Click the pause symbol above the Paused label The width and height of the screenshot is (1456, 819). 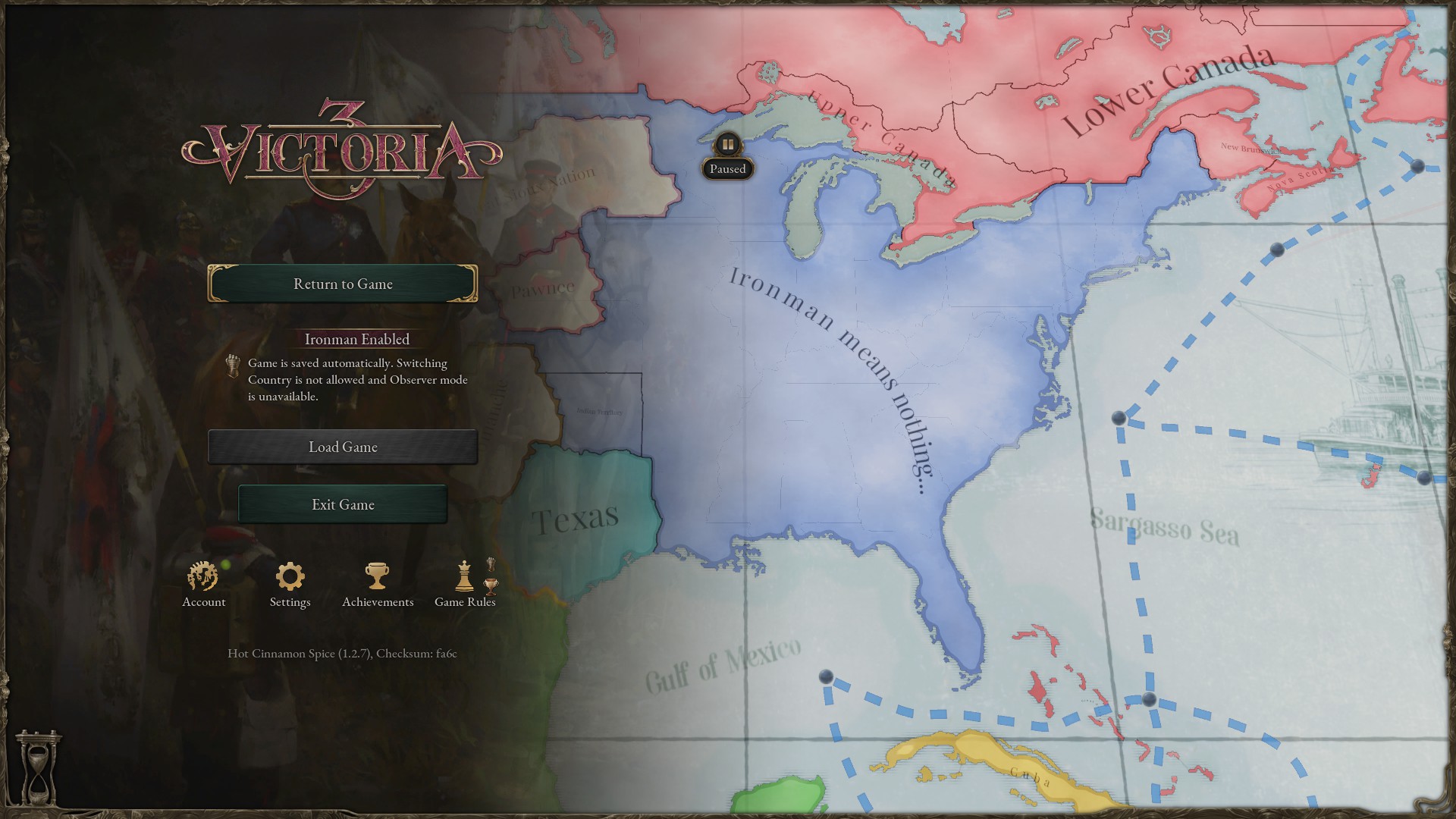click(x=727, y=144)
